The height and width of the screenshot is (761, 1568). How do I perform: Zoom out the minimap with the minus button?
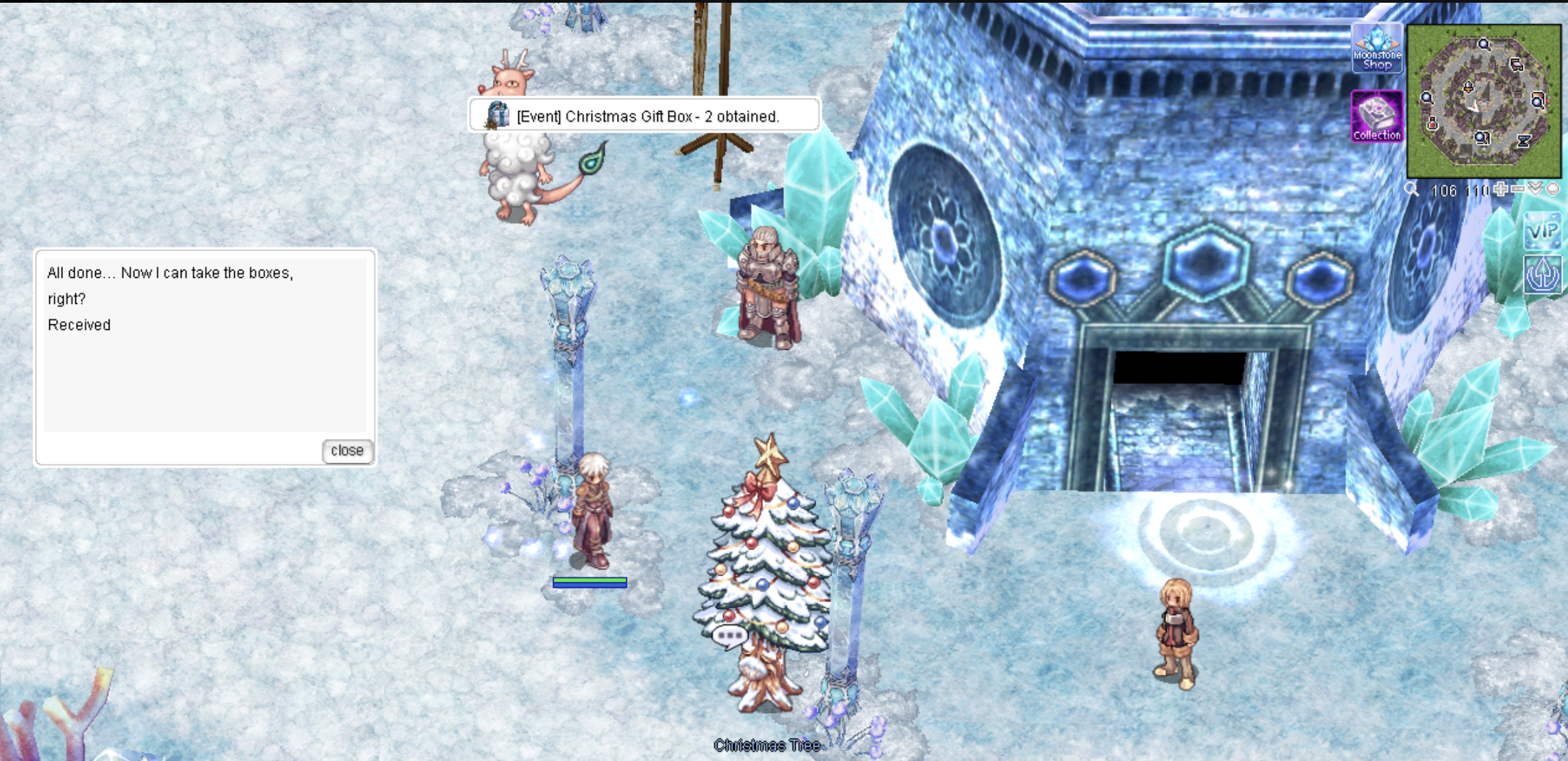(x=1518, y=189)
